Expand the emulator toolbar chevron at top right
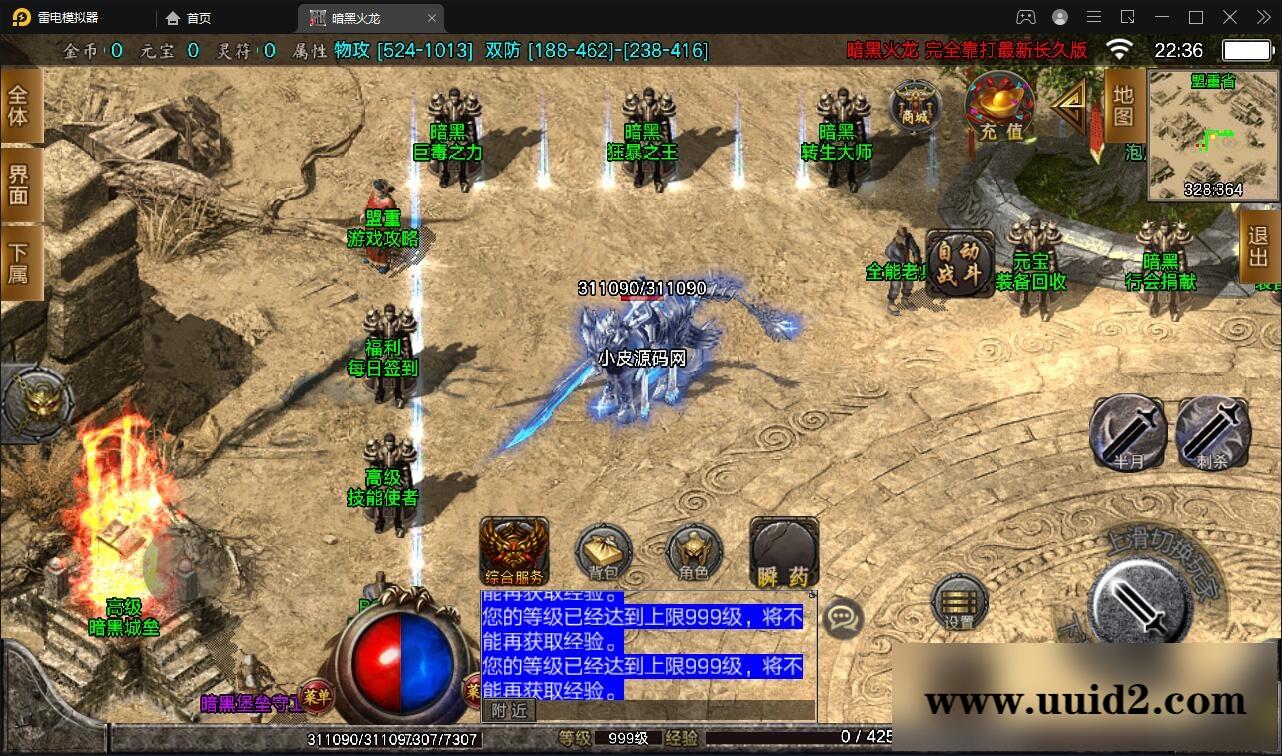Screen dimensions: 1282x756 1262,17
